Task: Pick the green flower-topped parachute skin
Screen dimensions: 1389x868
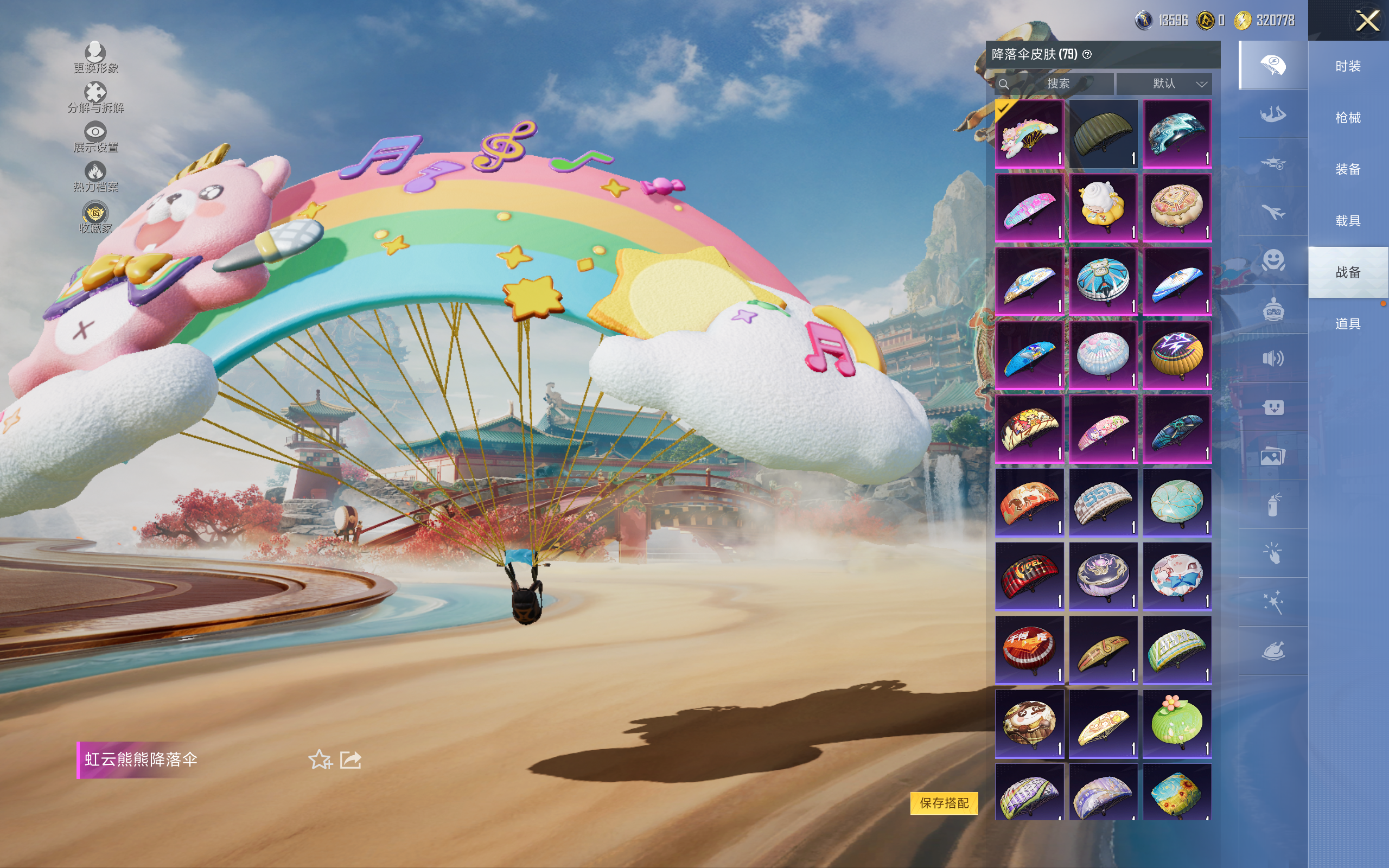Action: [x=1177, y=723]
